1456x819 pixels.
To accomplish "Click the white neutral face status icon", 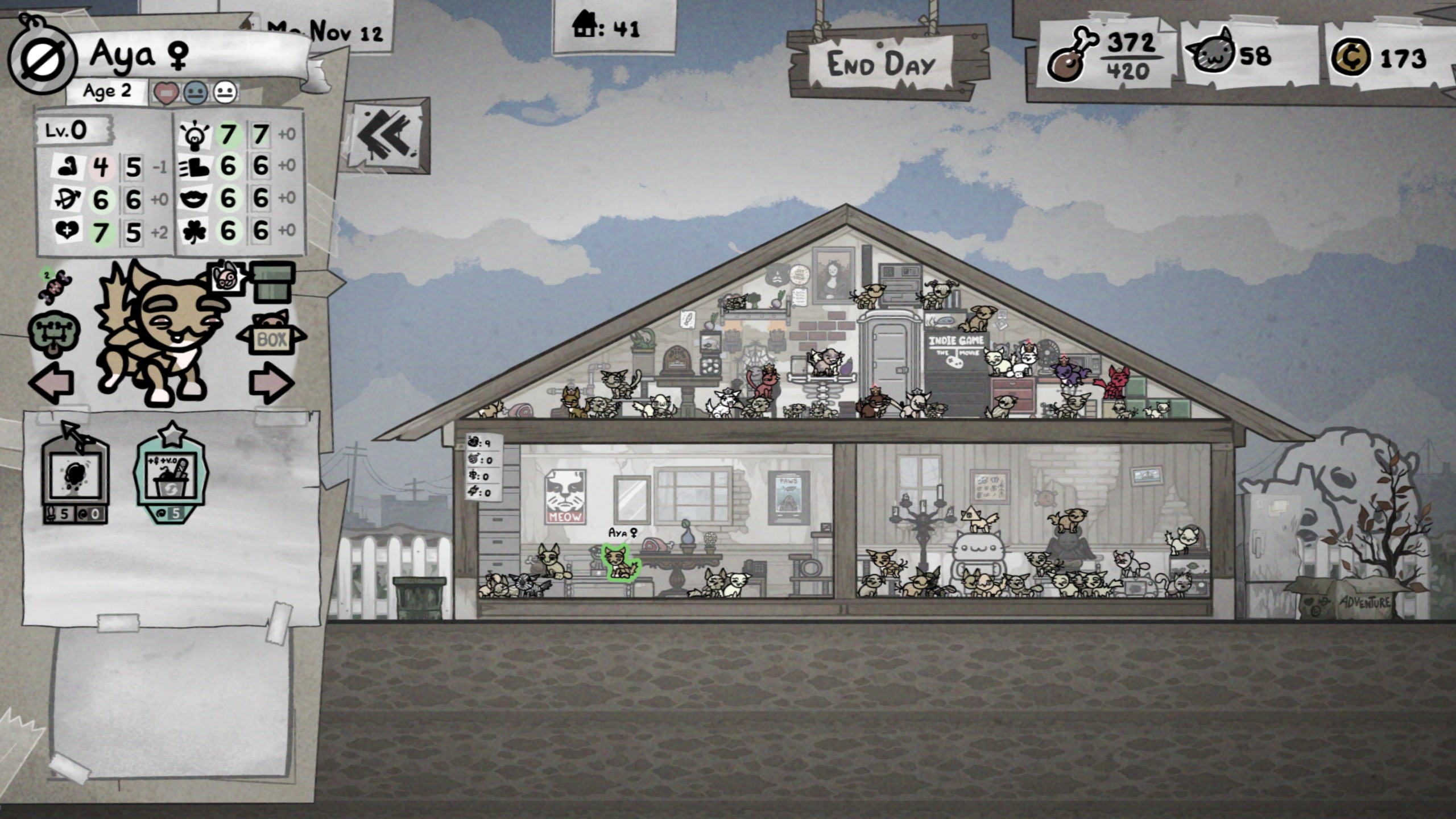I will 225,93.
